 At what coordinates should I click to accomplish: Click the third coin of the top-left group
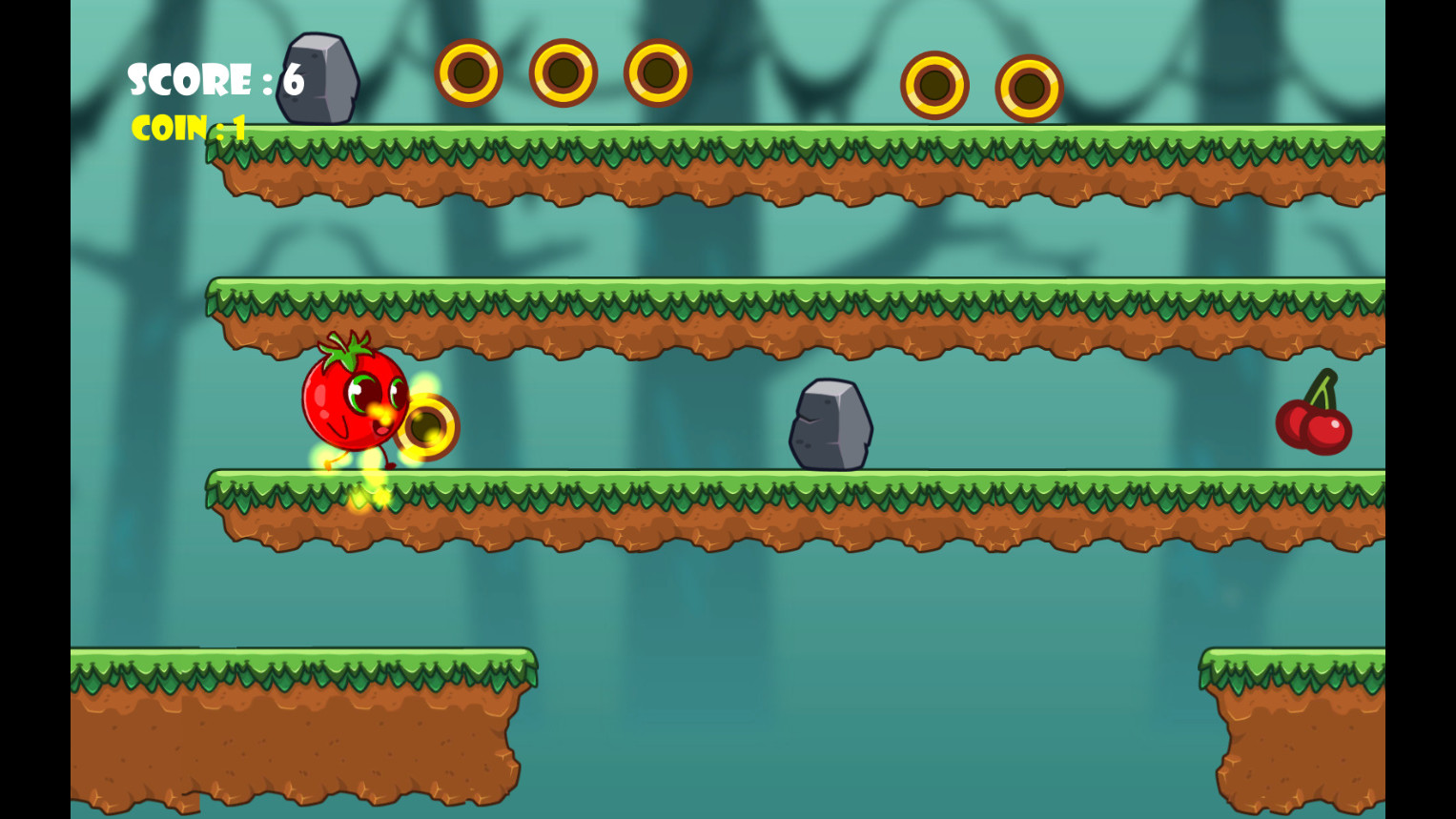coord(655,72)
